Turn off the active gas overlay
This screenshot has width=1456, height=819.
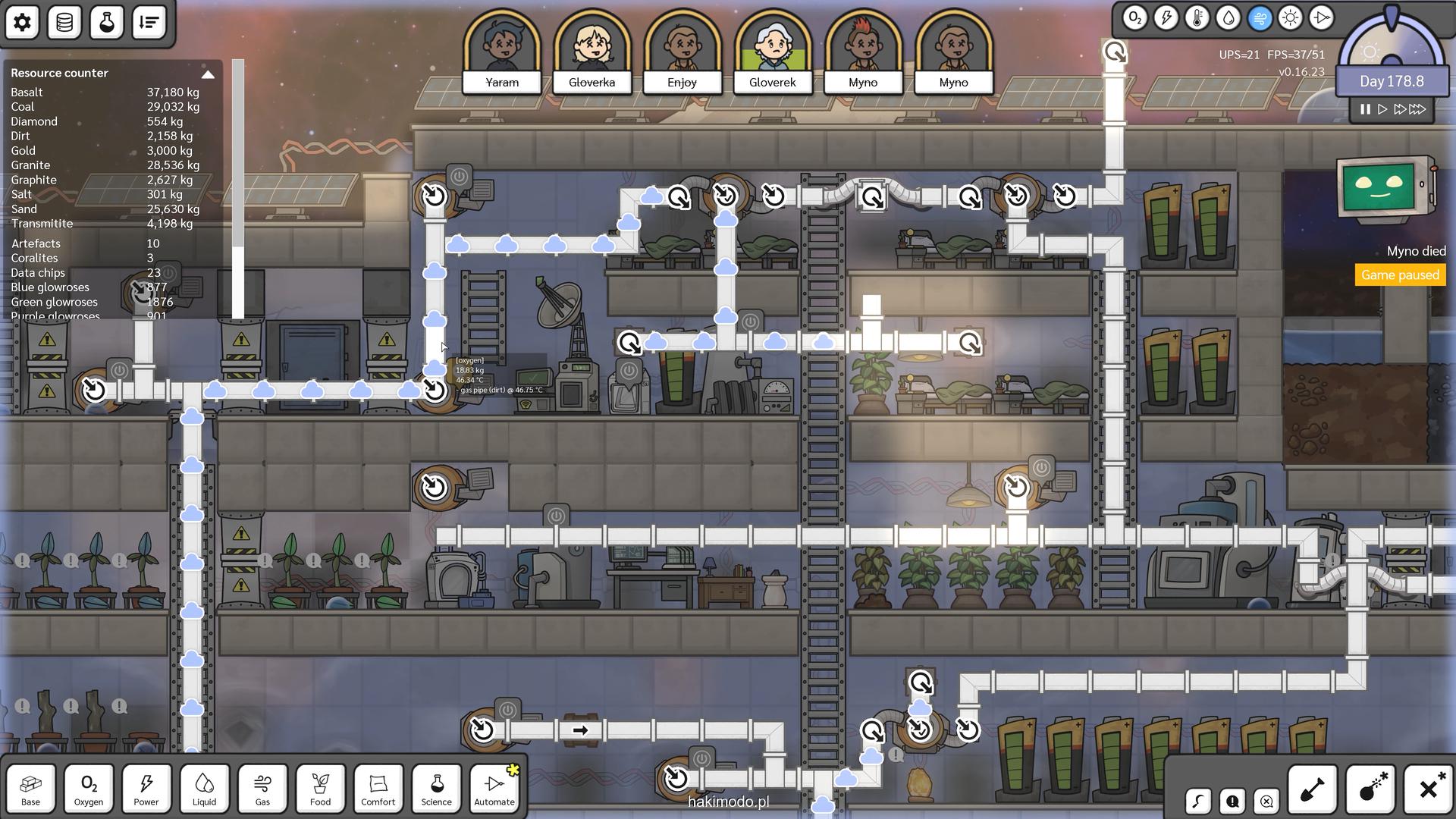[1259, 18]
